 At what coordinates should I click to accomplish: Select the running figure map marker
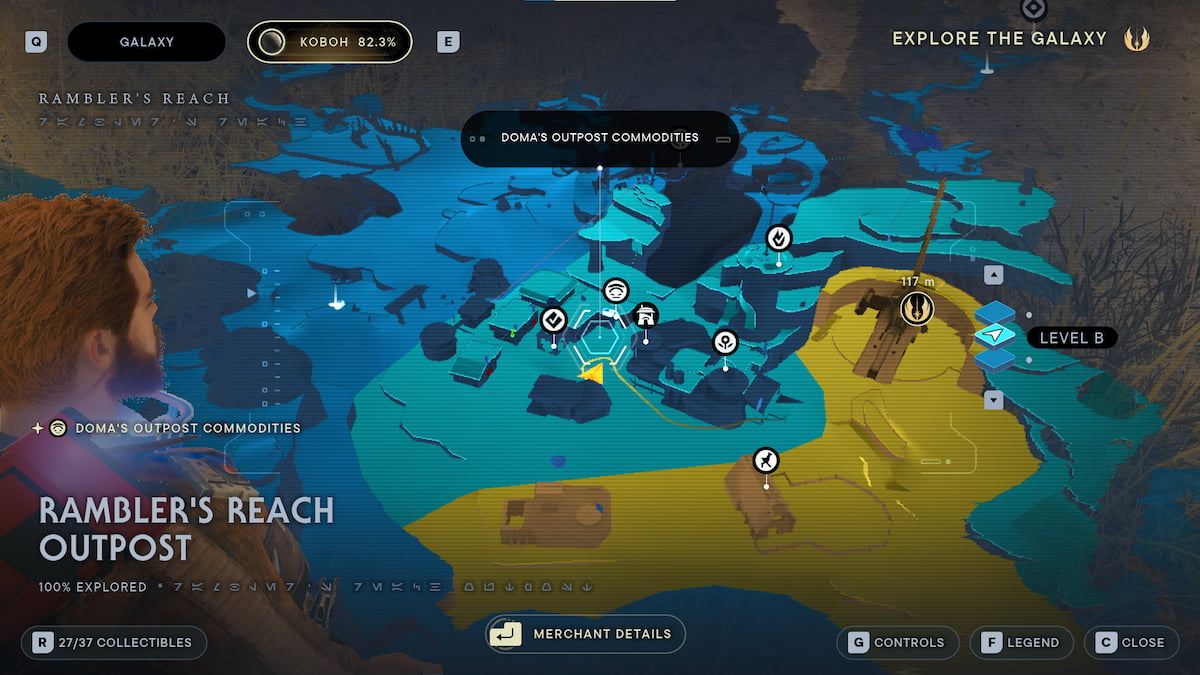click(766, 460)
